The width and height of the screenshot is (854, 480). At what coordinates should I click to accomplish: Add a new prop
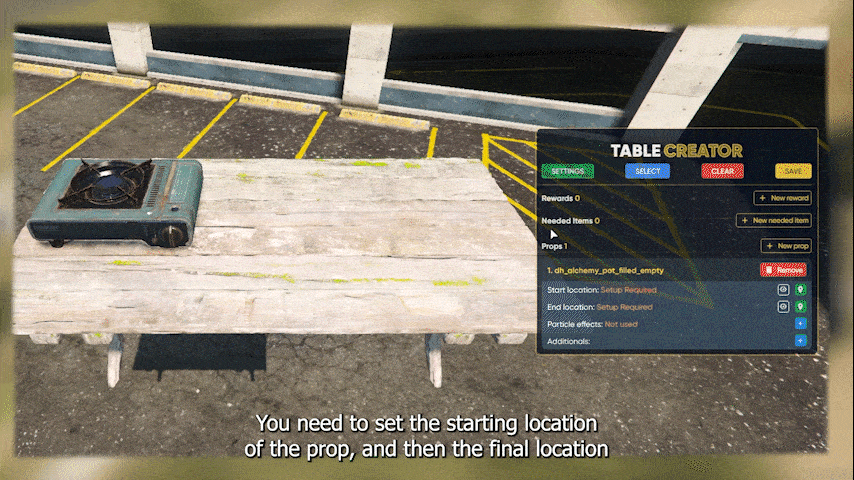click(x=786, y=245)
